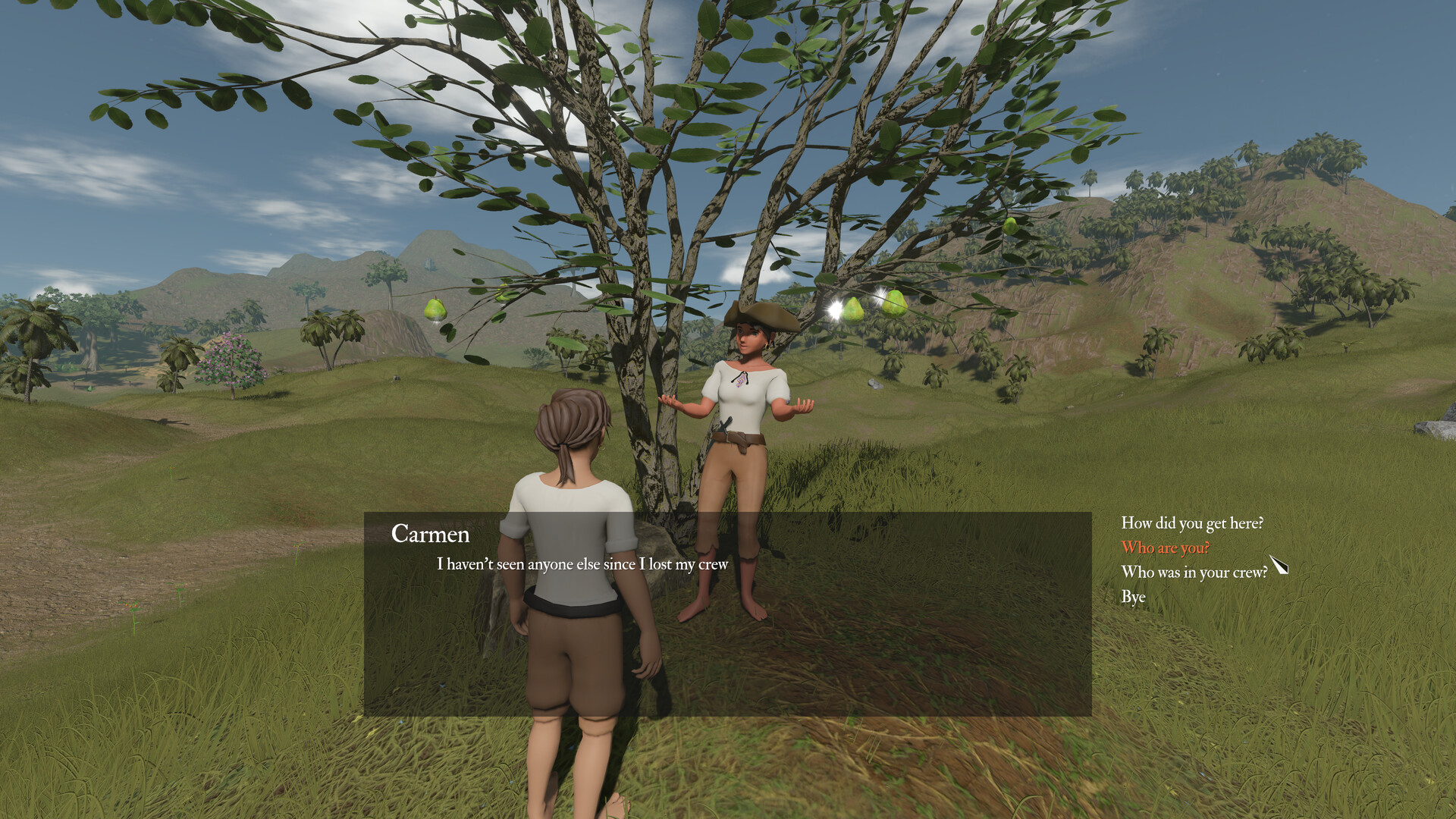
Task: Choose "Who was in your crew?" option
Action: click(1194, 573)
